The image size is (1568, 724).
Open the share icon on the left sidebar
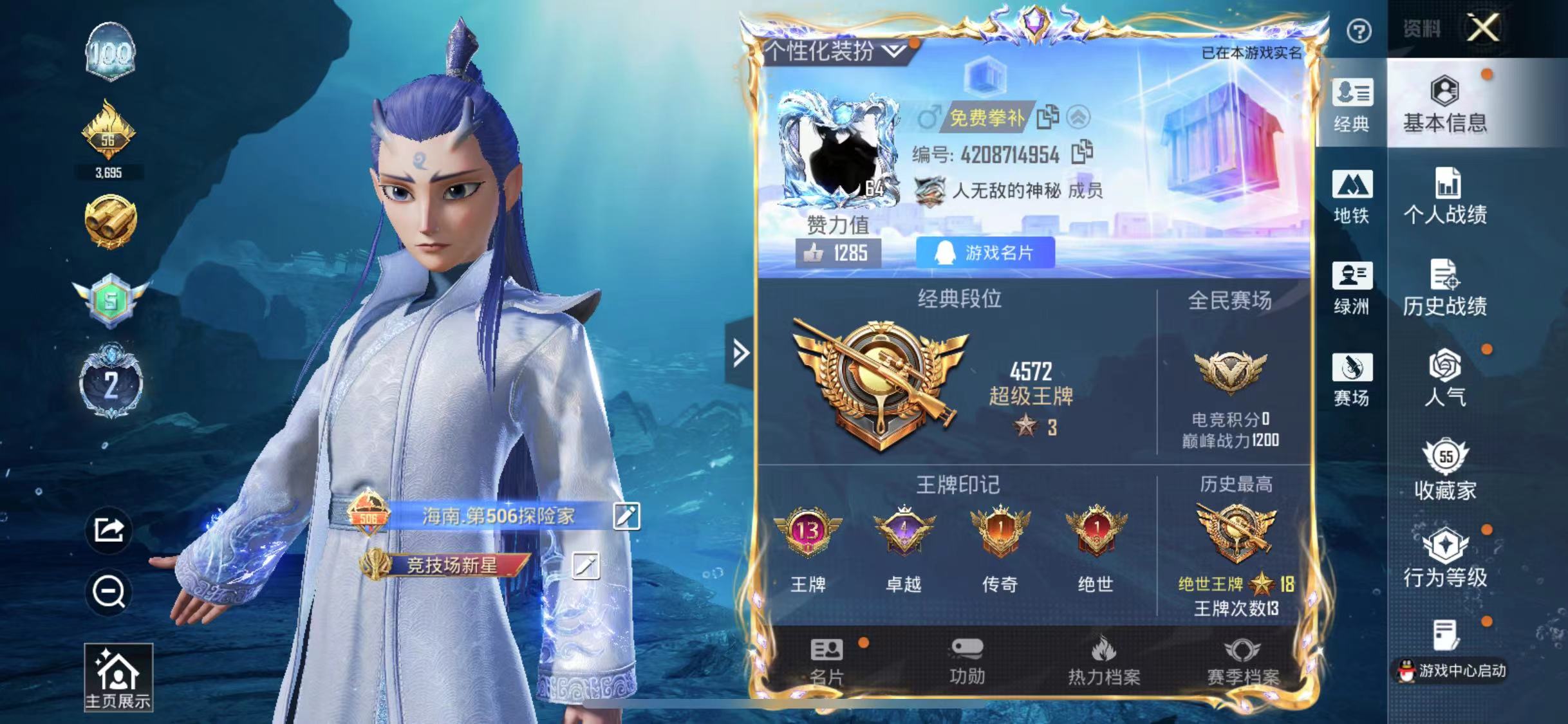pos(109,529)
